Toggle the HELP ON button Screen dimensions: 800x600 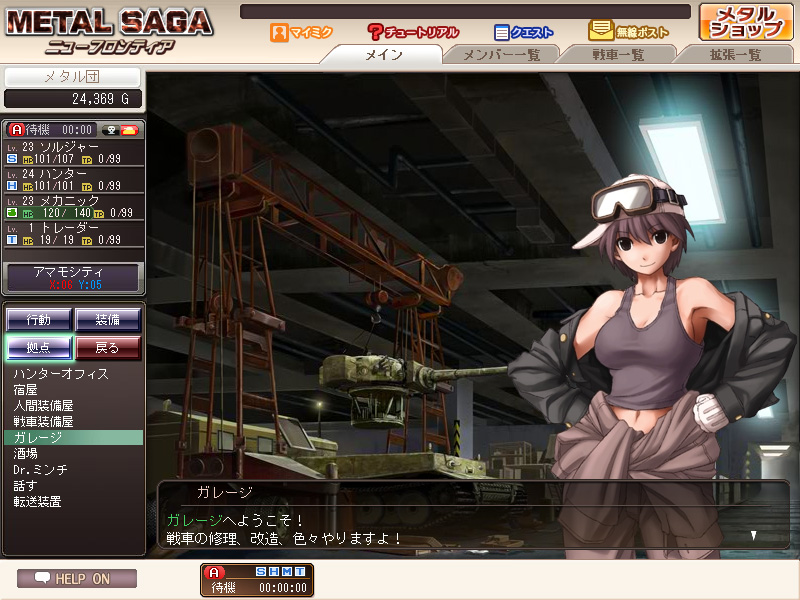point(77,578)
